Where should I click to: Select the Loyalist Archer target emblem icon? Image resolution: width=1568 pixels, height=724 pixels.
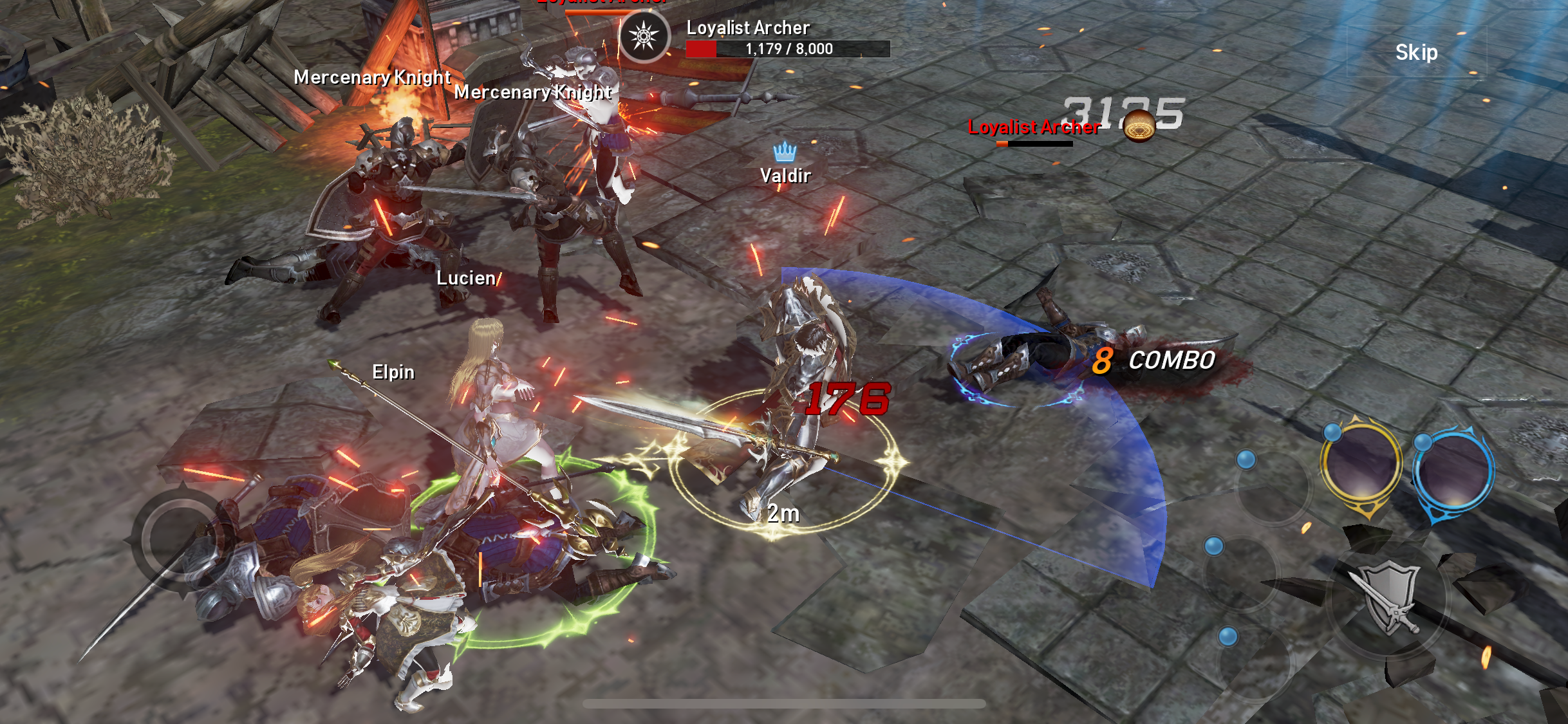644,36
